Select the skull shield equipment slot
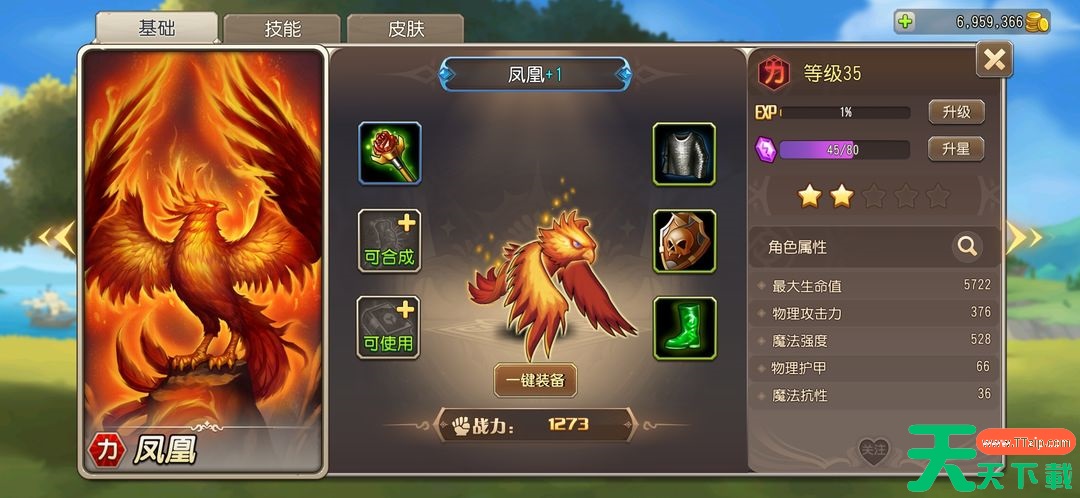Screen dimensions: 1080x498 [684, 241]
